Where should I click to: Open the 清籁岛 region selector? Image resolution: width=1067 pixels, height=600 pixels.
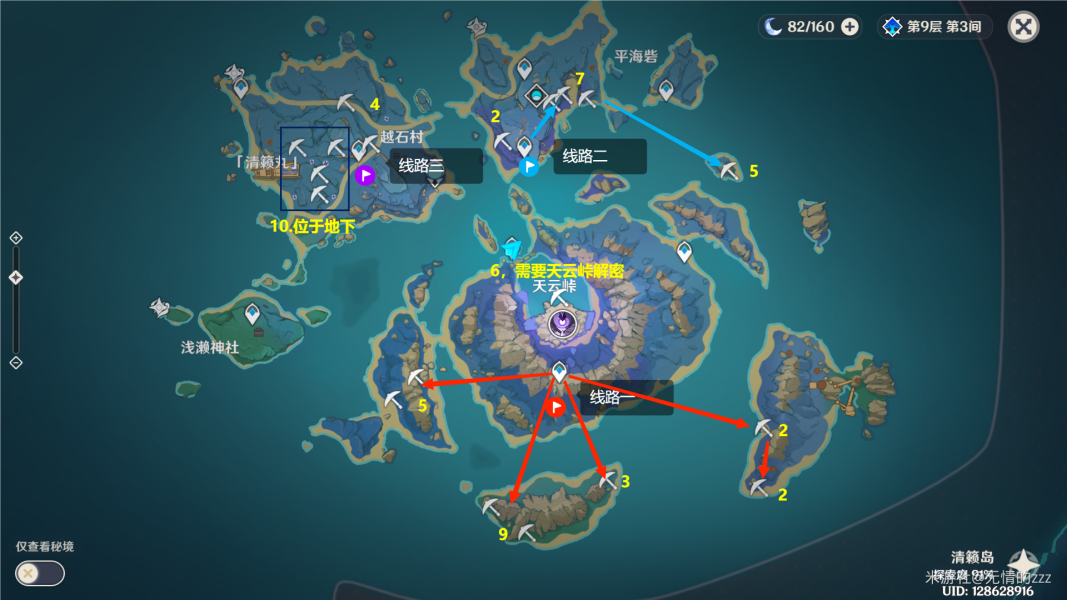(1023, 561)
